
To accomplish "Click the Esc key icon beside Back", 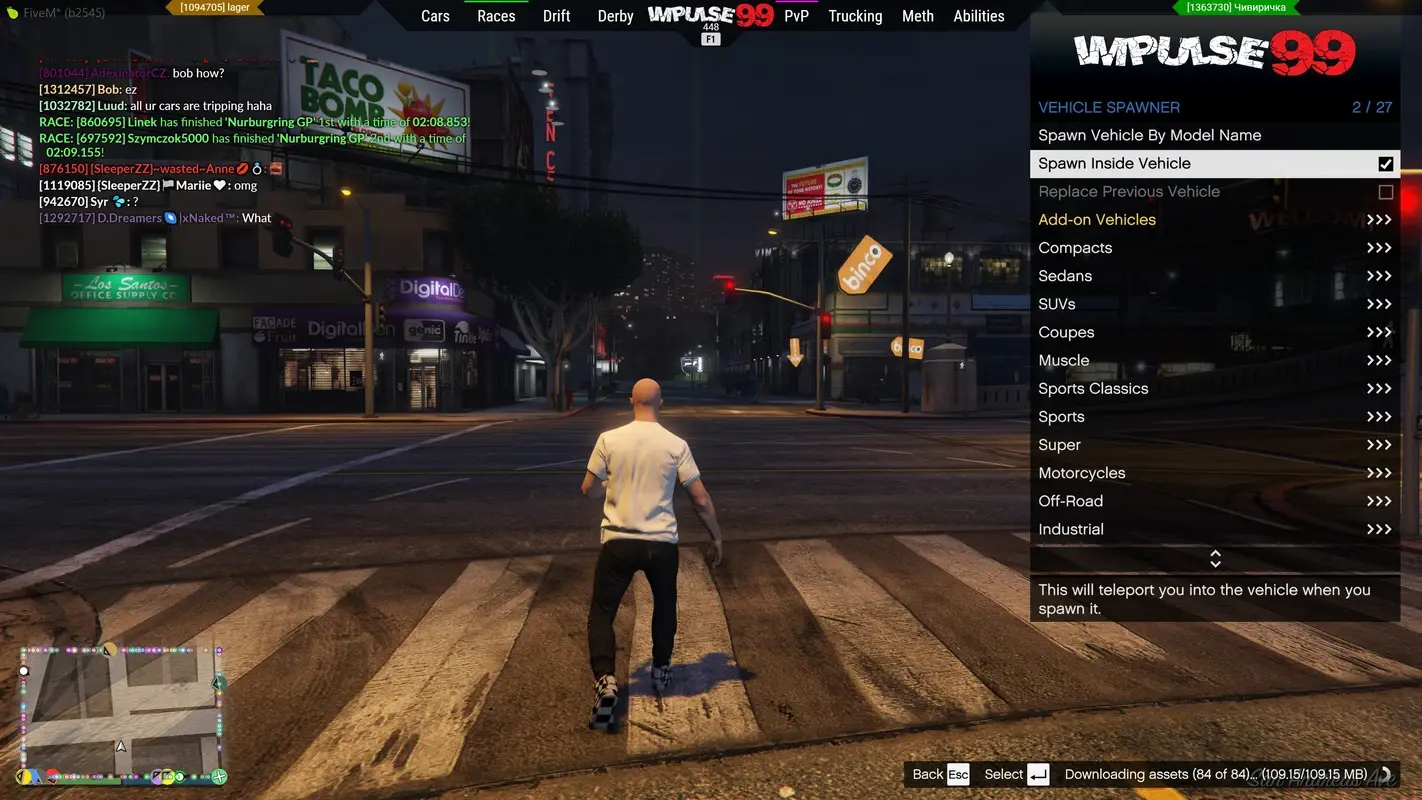I will pyautogui.click(x=957, y=774).
